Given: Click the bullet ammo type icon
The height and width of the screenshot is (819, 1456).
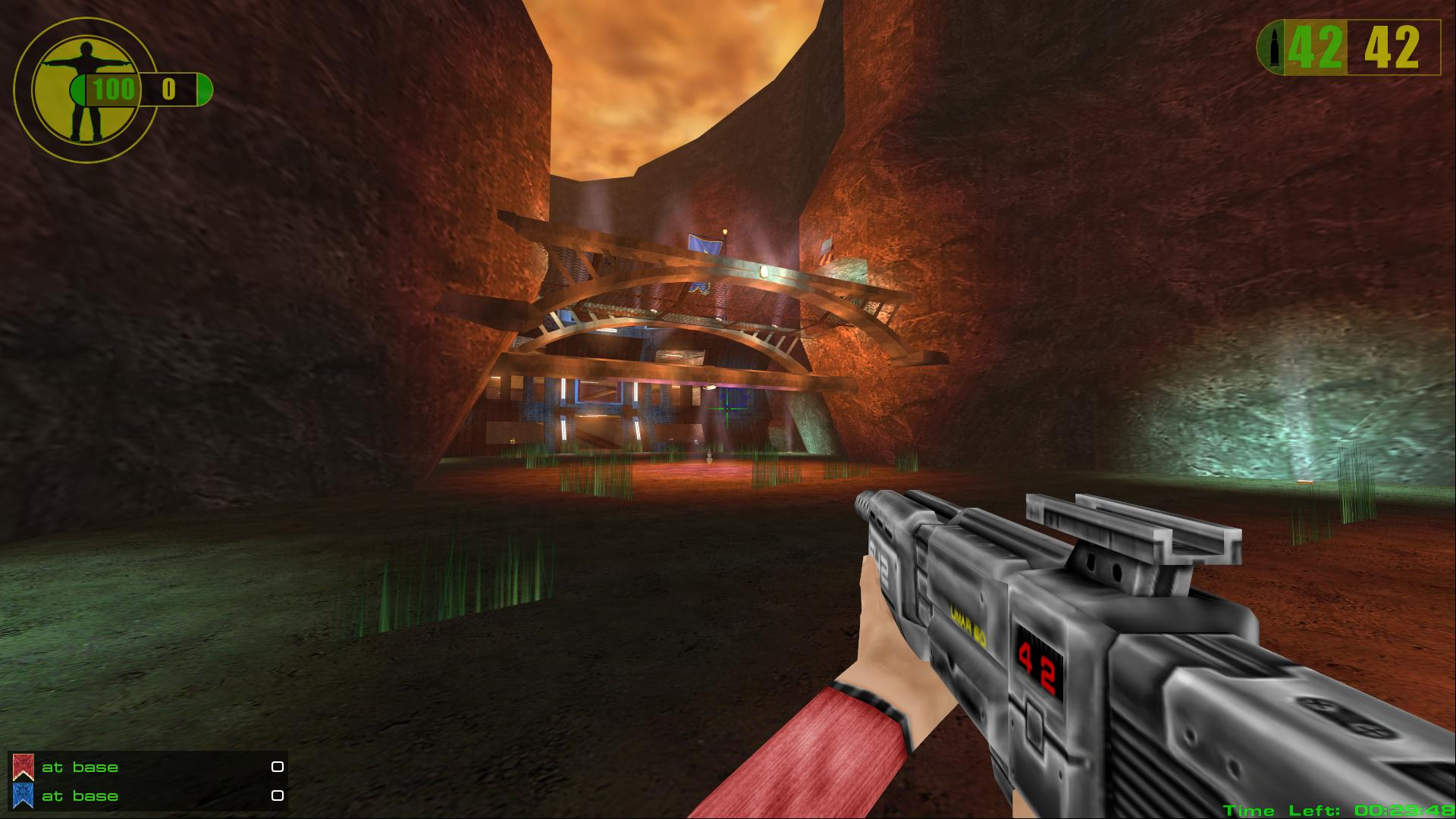Looking at the screenshot, I should click(x=1271, y=48).
